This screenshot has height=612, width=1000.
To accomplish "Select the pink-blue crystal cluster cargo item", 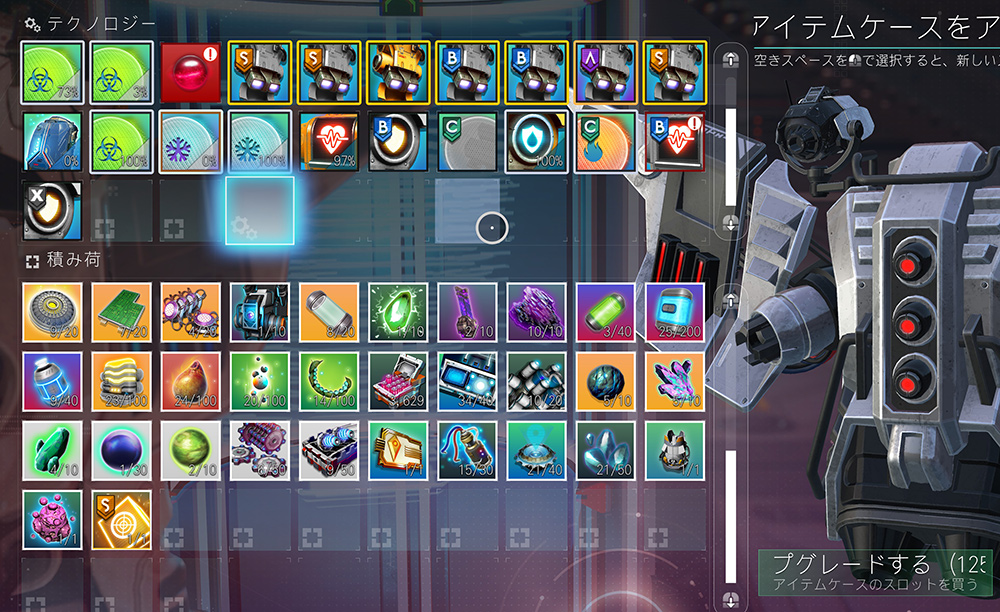I will tap(675, 381).
